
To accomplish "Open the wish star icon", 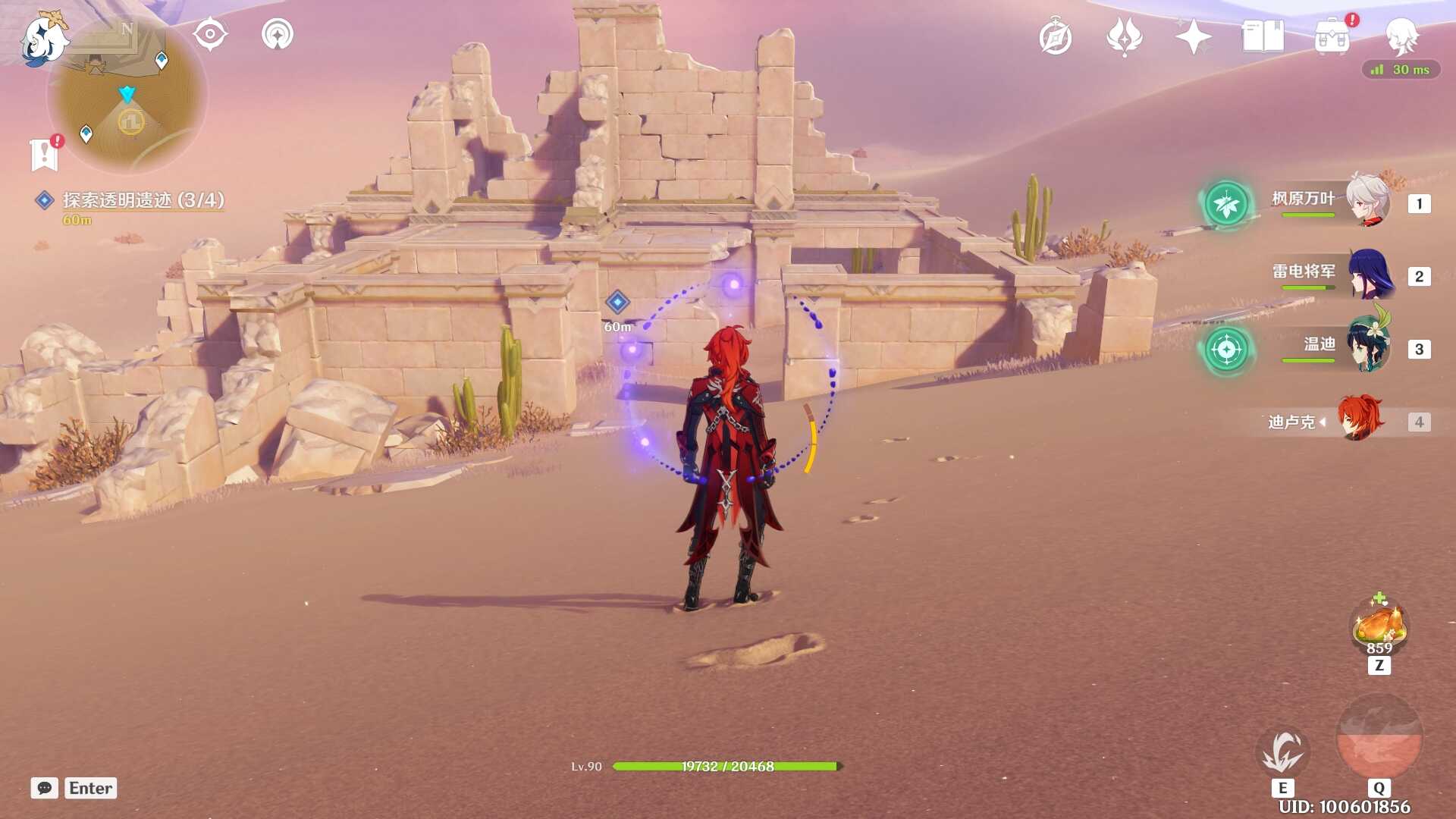I will [1193, 36].
